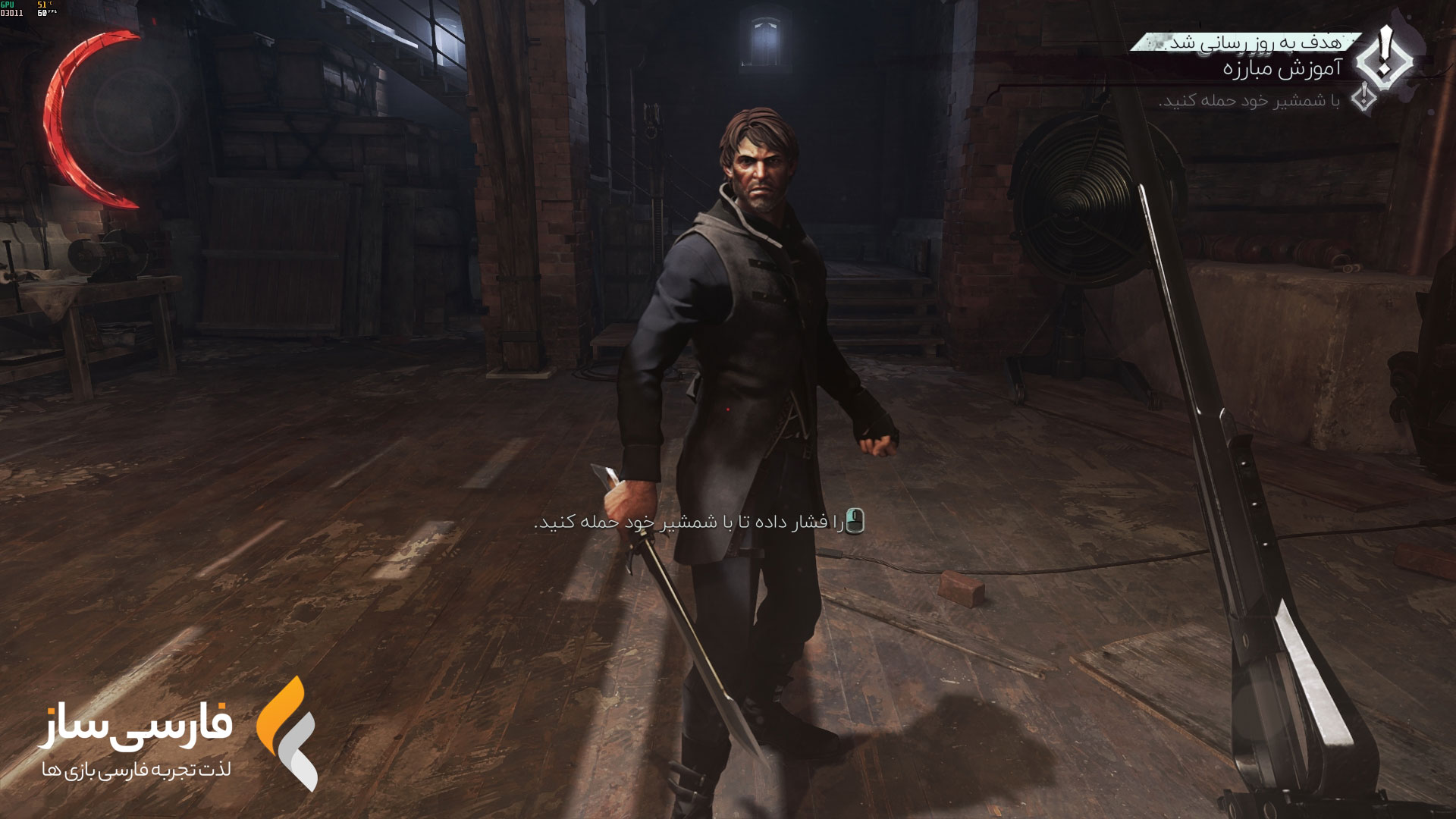Open the combat training objective tracker

point(1282,70)
